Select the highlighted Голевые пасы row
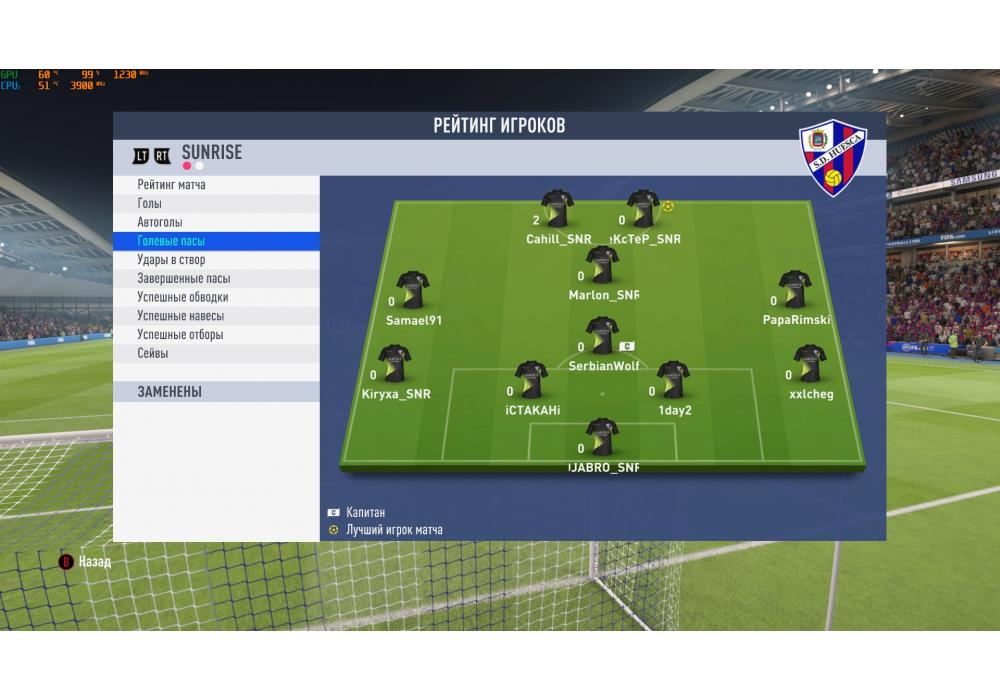The height and width of the screenshot is (700, 1000). tap(171, 241)
